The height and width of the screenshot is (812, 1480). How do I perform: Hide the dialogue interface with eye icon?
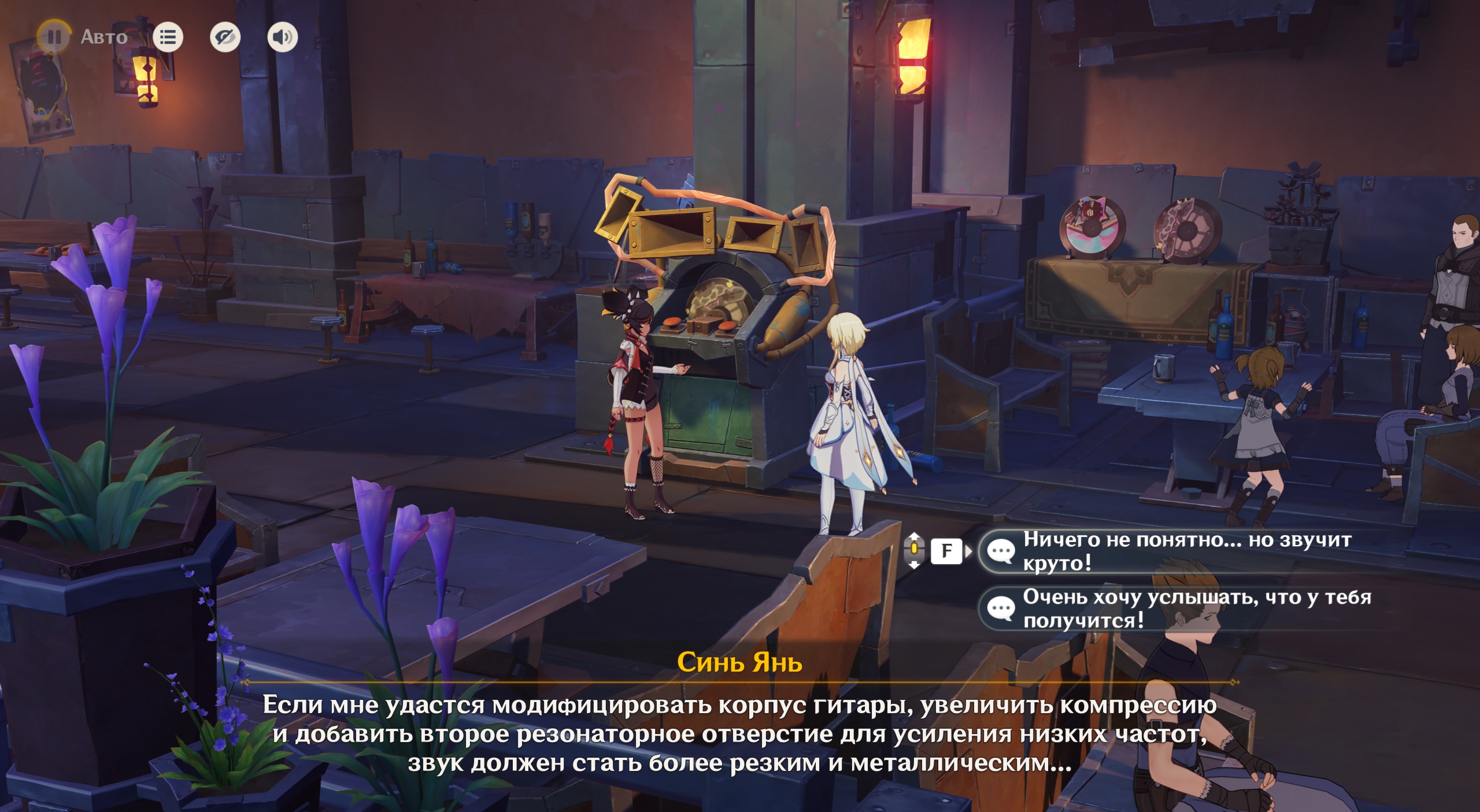pyautogui.click(x=225, y=38)
